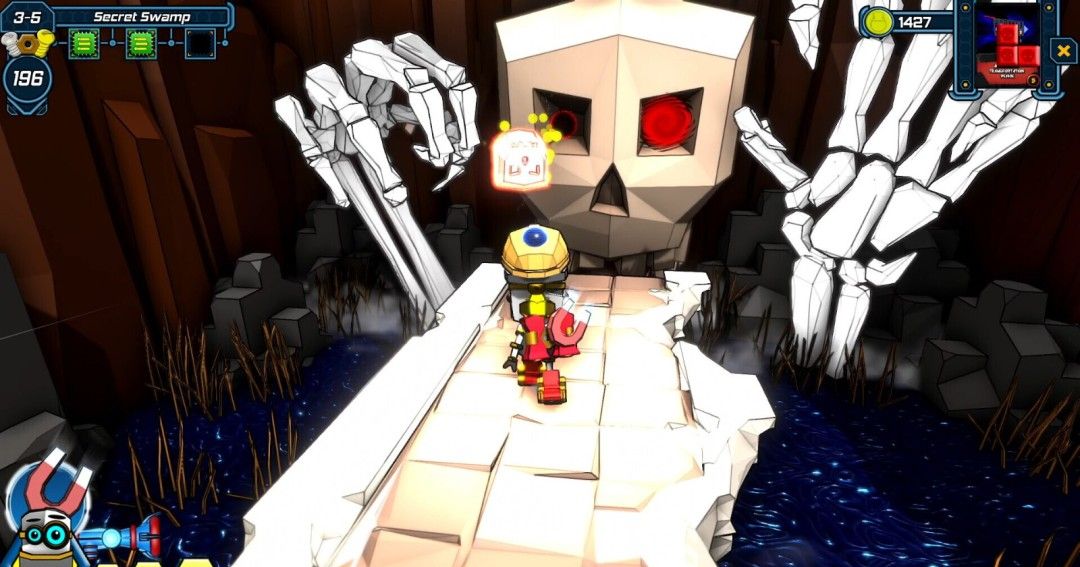This screenshot has width=1080, height=567.
Task: Click the empty black chip slot
Action: click(200, 43)
